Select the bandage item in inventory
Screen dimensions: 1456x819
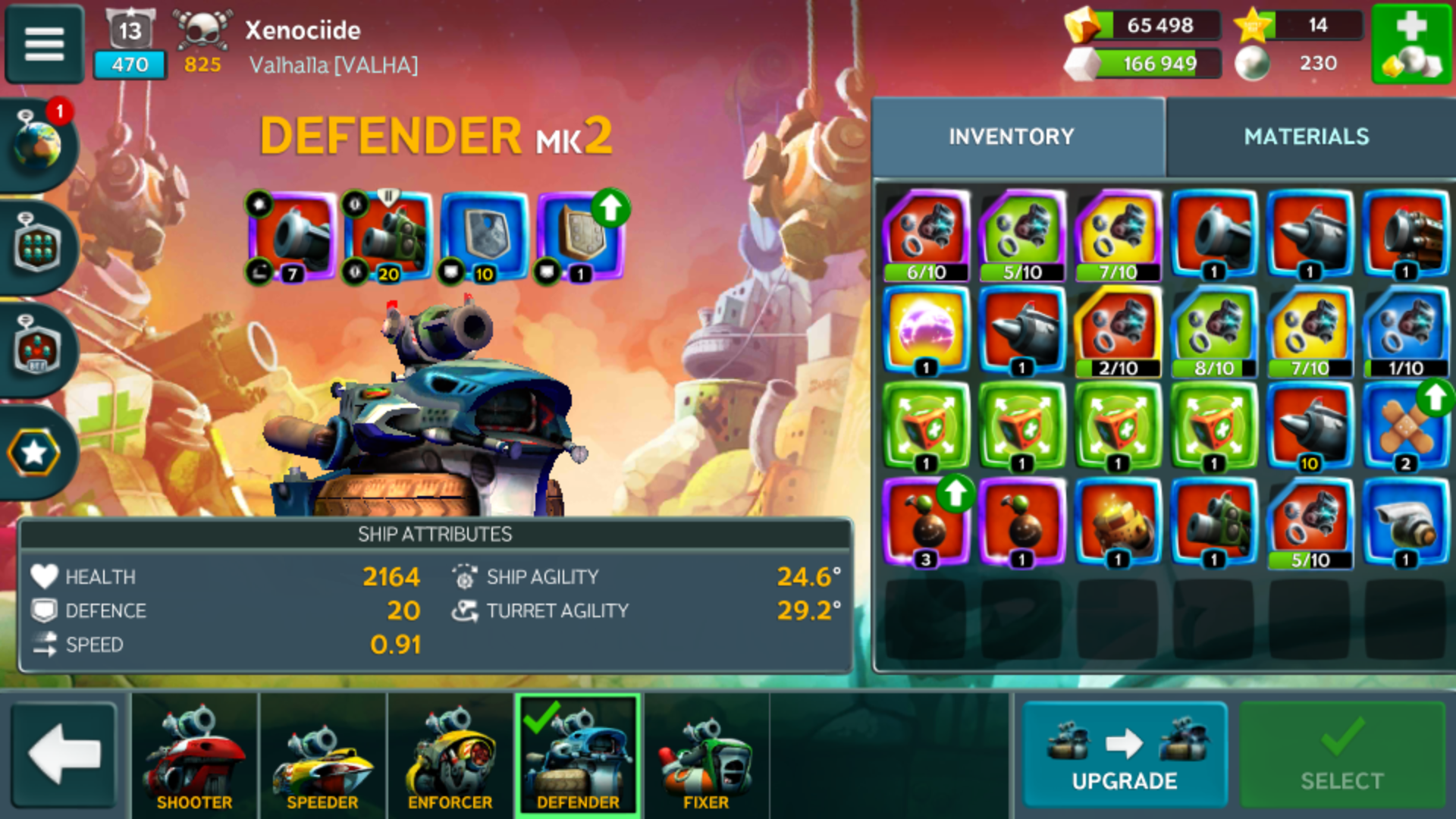point(1405,426)
